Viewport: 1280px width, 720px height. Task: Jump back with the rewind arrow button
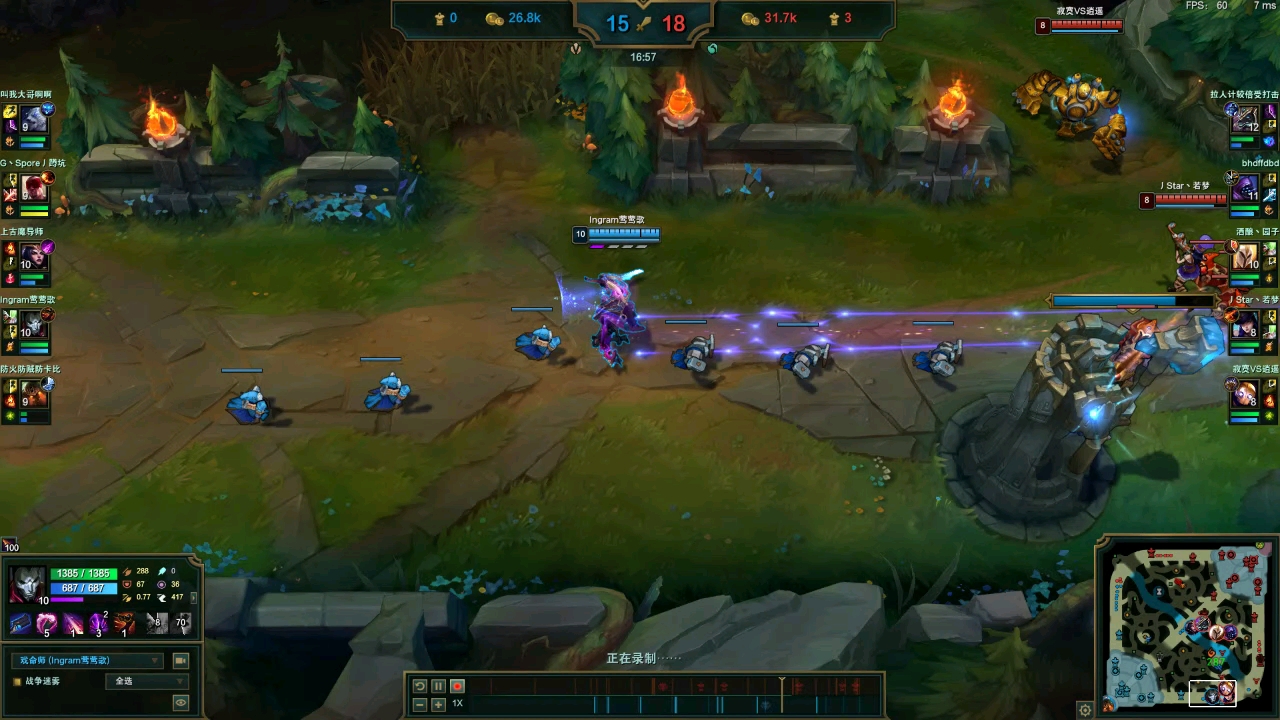point(420,686)
